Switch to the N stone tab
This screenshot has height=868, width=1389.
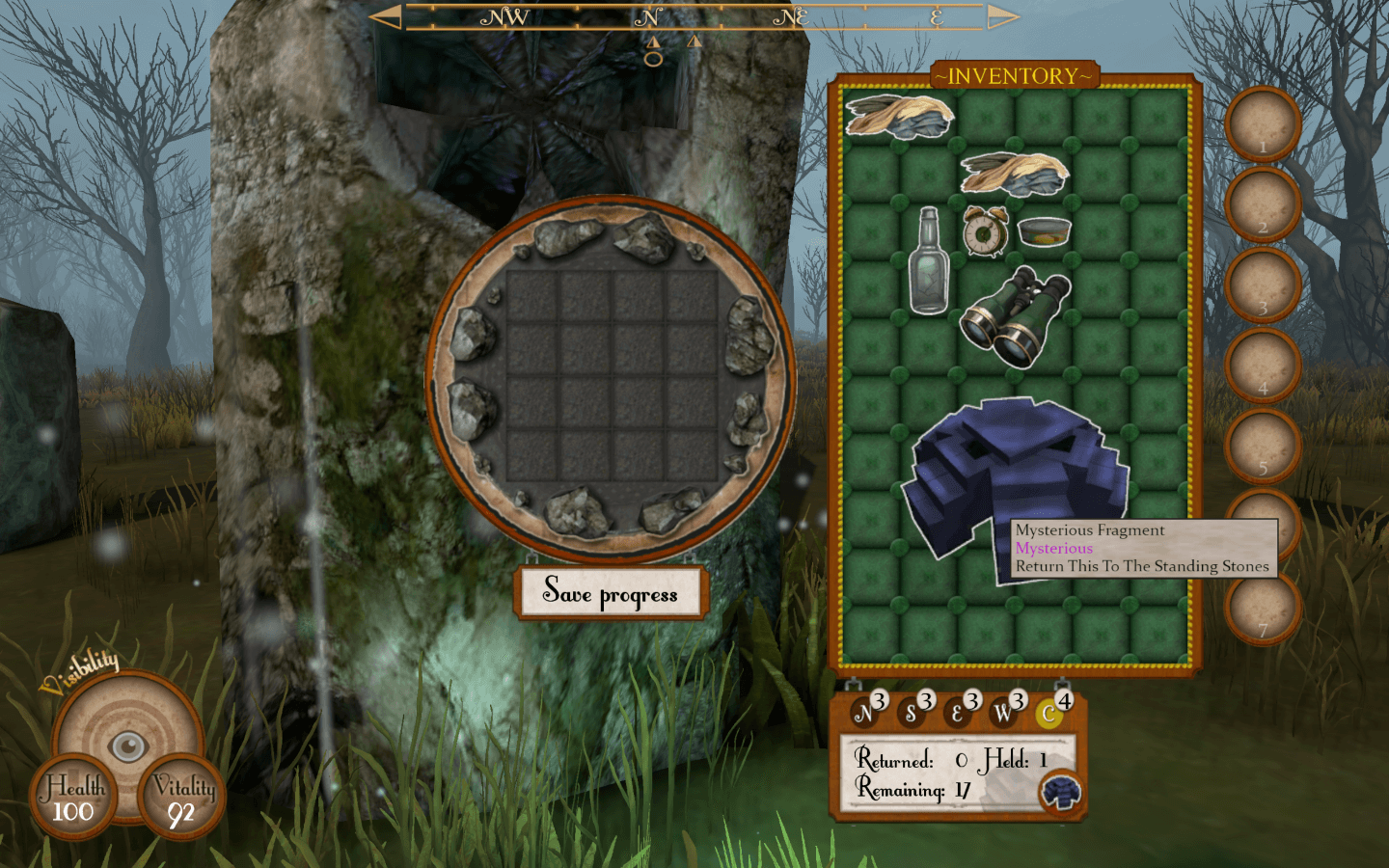pyautogui.click(x=863, y=714)
